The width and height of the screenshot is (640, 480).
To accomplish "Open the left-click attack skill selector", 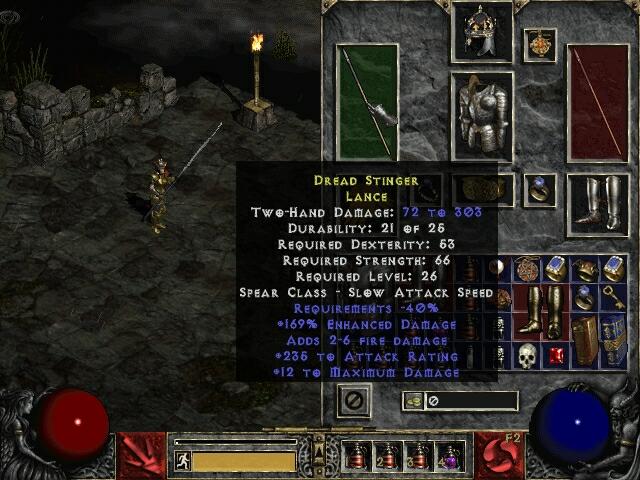I will 141,455.
